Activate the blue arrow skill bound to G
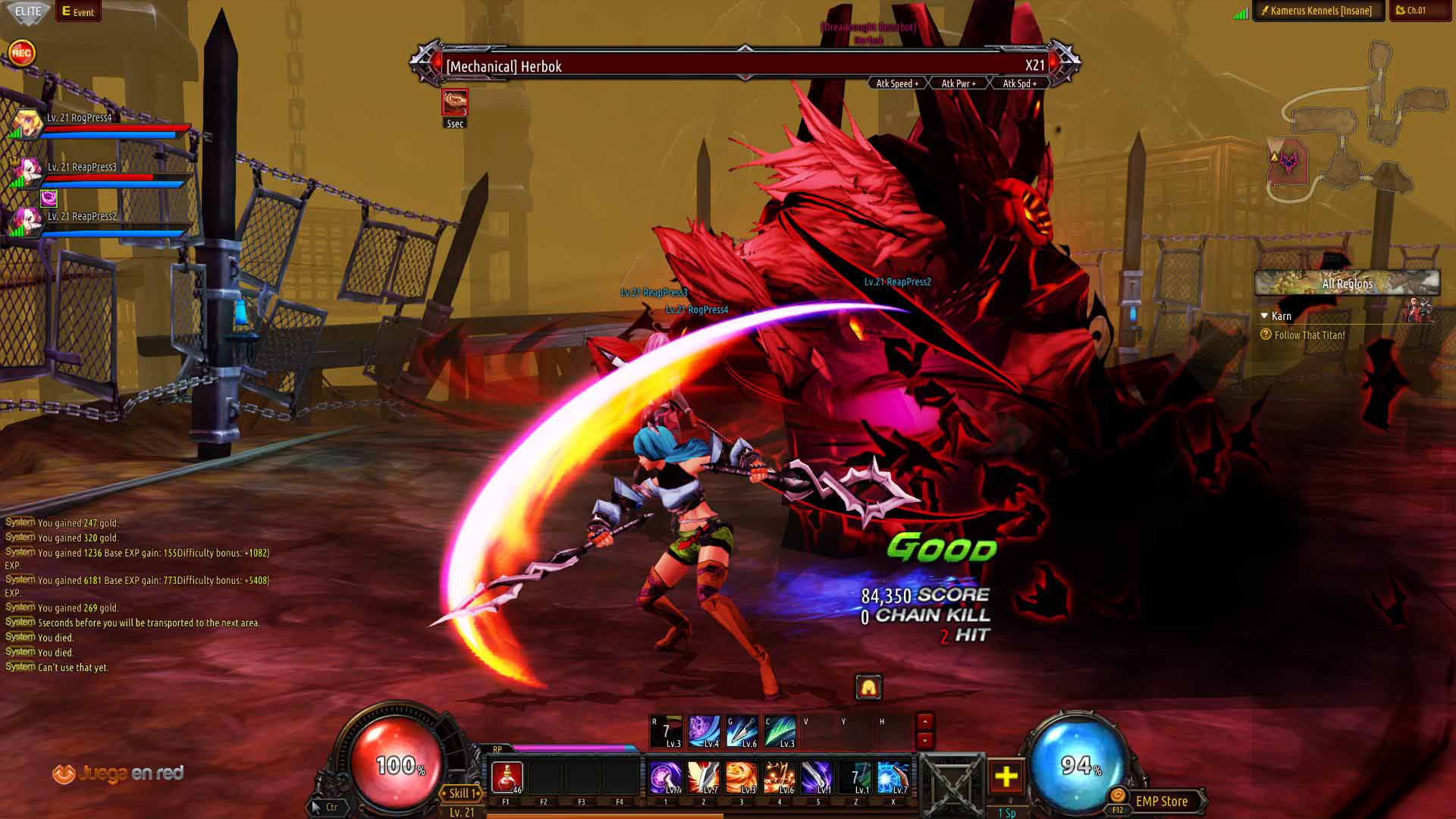 pyautogui.click(x=742, y=732)
